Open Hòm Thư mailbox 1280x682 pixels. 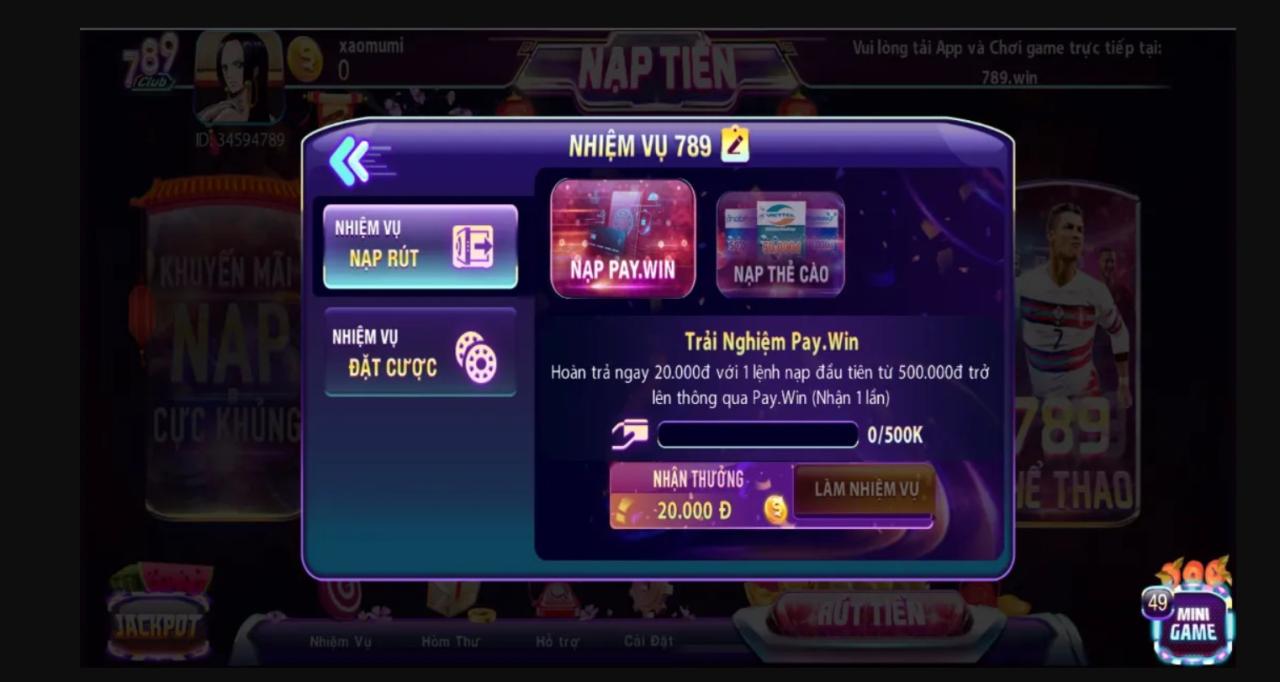(x=449, y=640)
